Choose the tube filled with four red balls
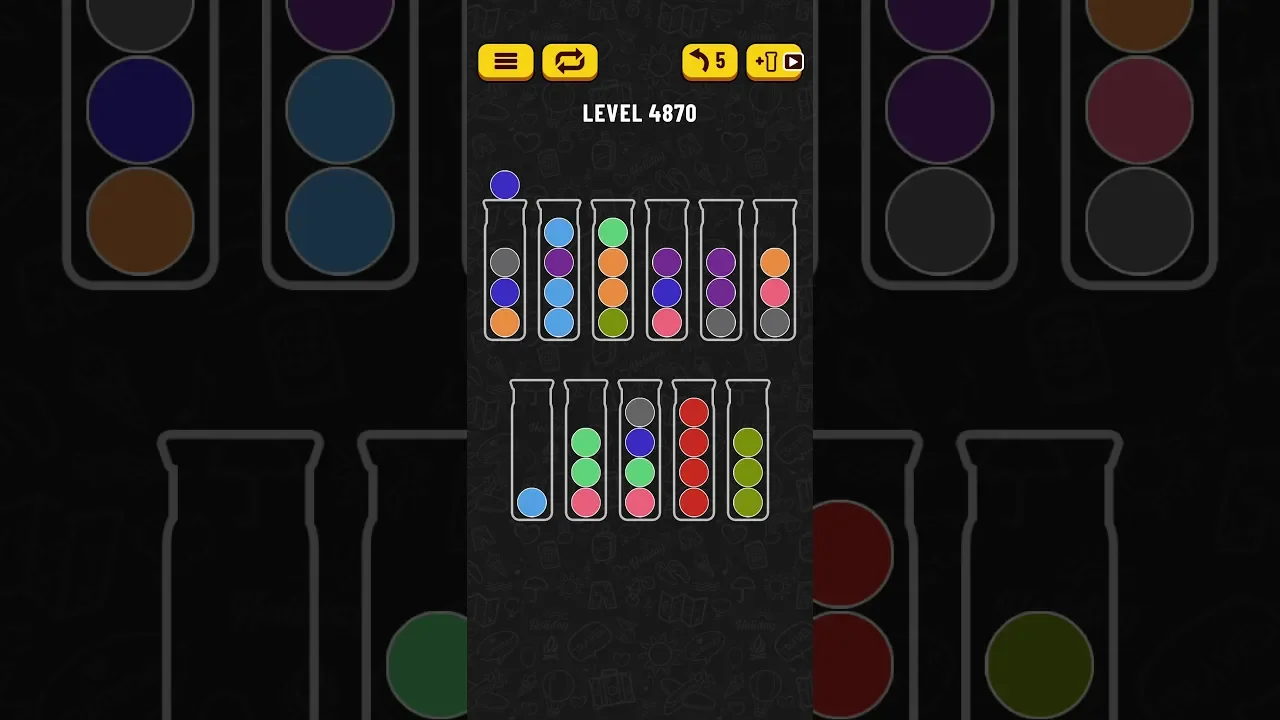Screen dimensions: 1280x720 694,452
